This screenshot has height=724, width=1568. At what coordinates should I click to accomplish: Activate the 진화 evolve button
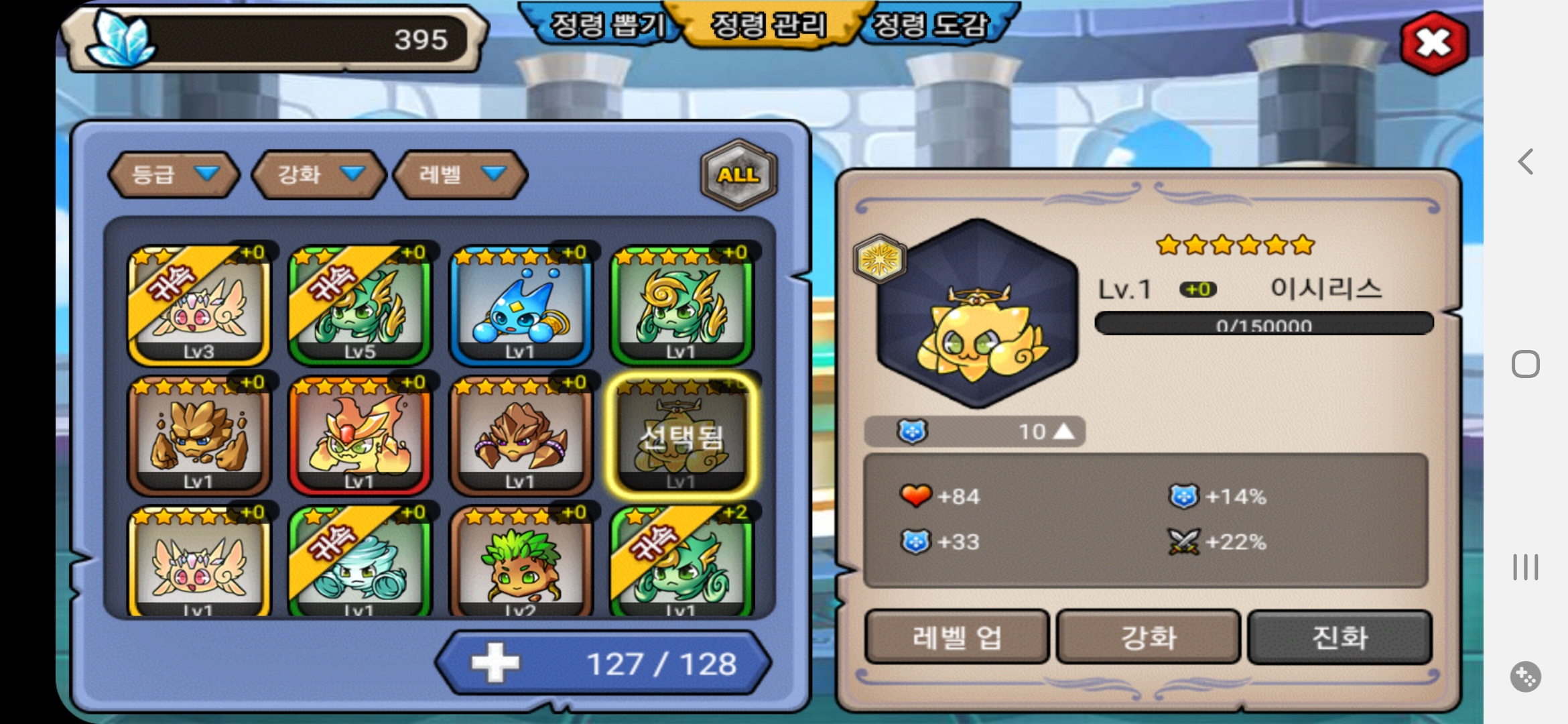[1340, 637]
